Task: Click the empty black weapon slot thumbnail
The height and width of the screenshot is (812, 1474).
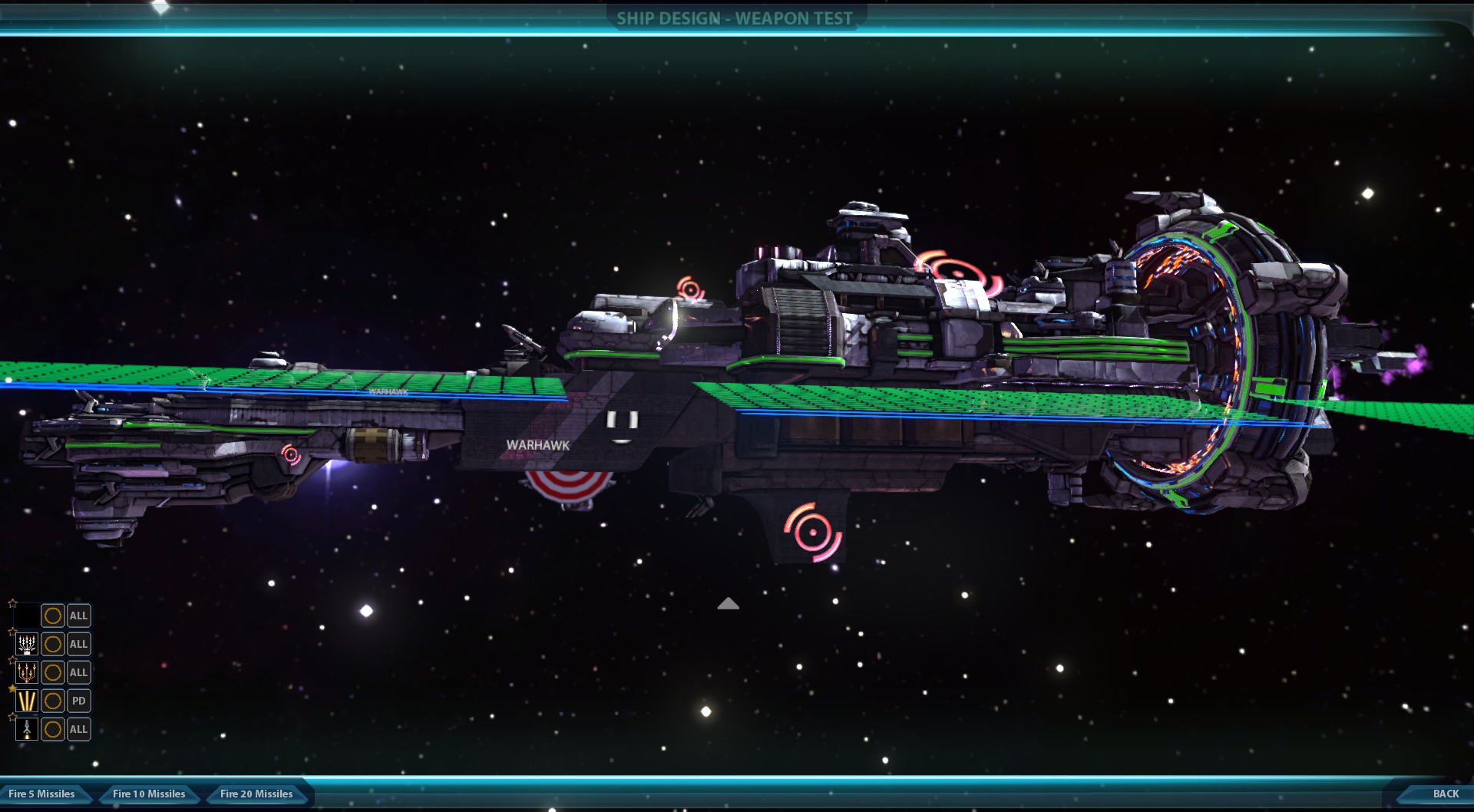Action: tap(27, 616)
